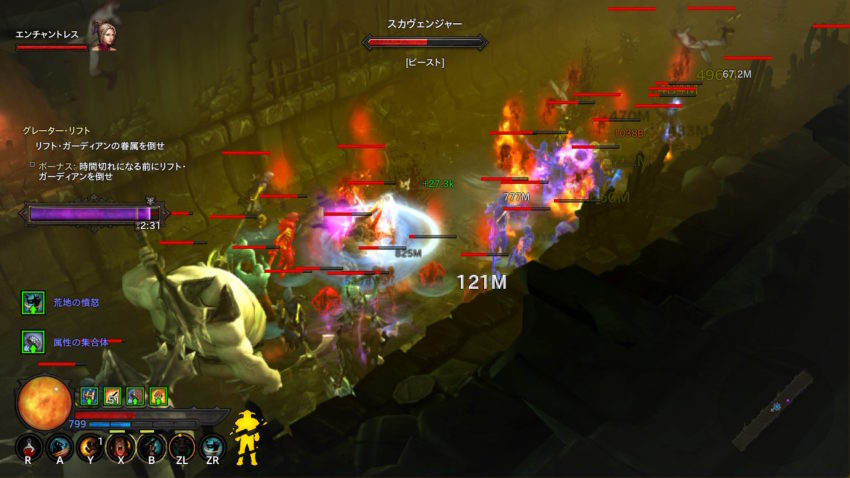Viewport: 850px width, 478px height.
Task: Select the ボーナス bonus objective checkbox
Action: (x=31, y=164)
